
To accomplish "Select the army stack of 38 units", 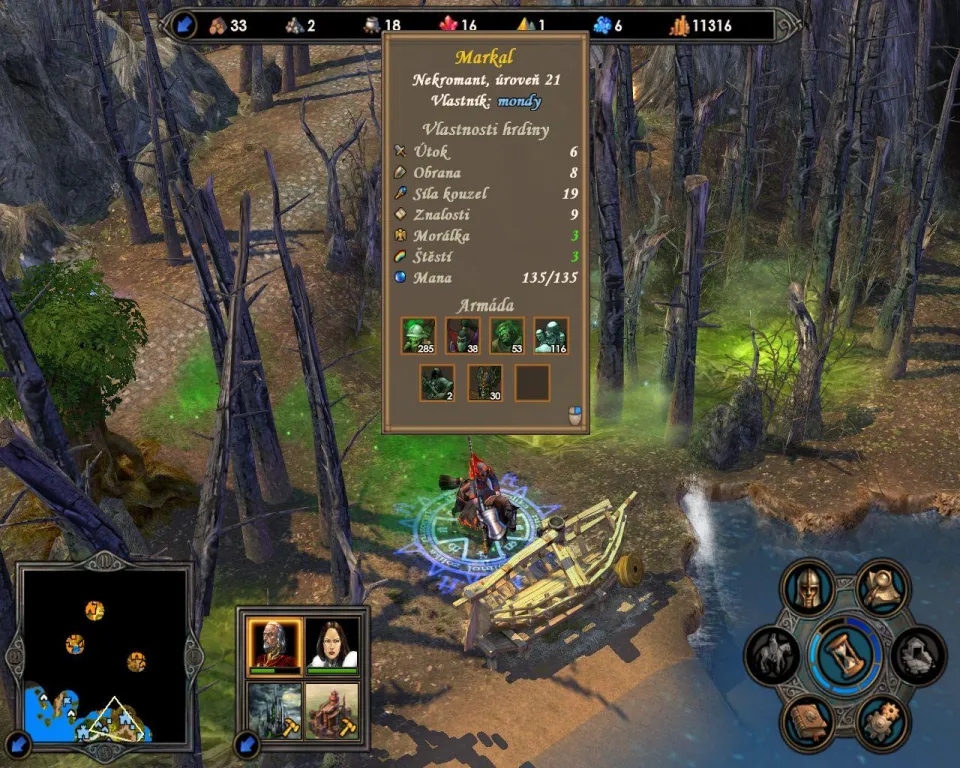I will 463,336.
